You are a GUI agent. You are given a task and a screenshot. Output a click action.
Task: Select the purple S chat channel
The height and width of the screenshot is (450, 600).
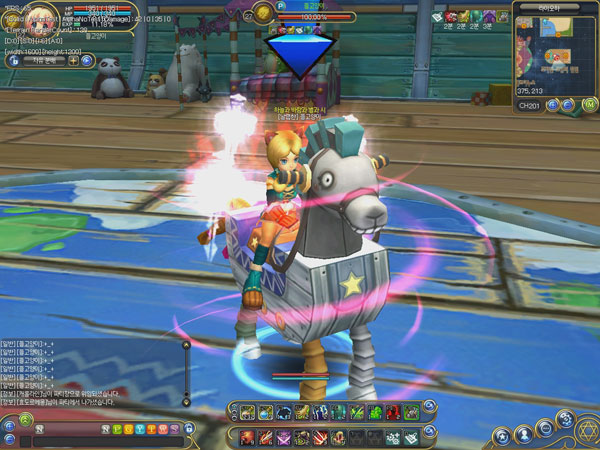tap(174, 428)
